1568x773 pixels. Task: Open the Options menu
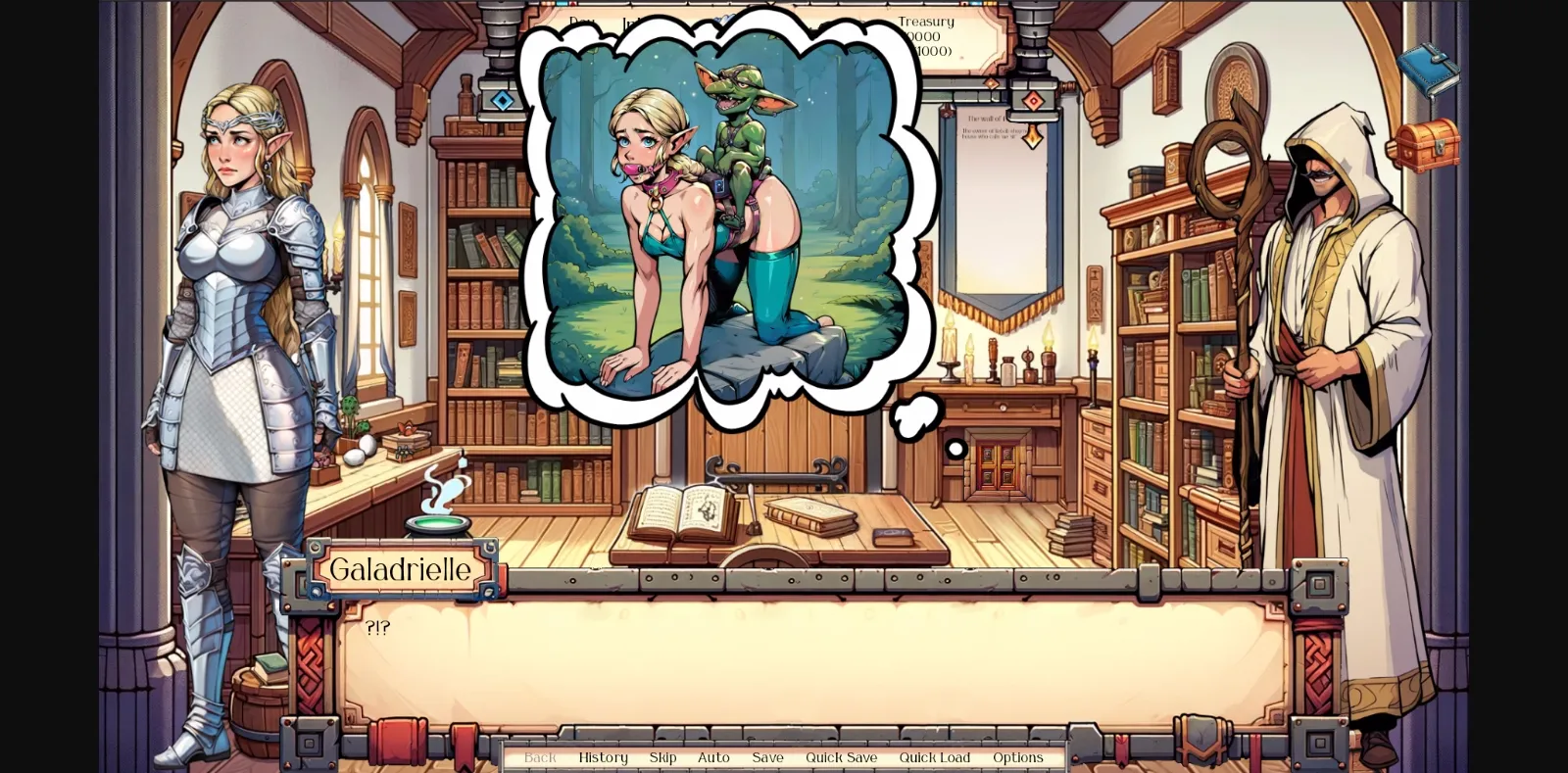(x=1018, y=757)
